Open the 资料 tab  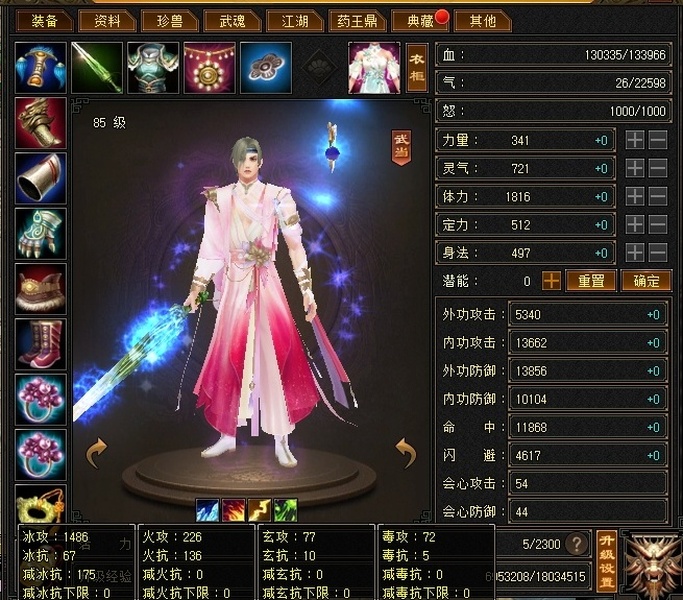[107, 20]
